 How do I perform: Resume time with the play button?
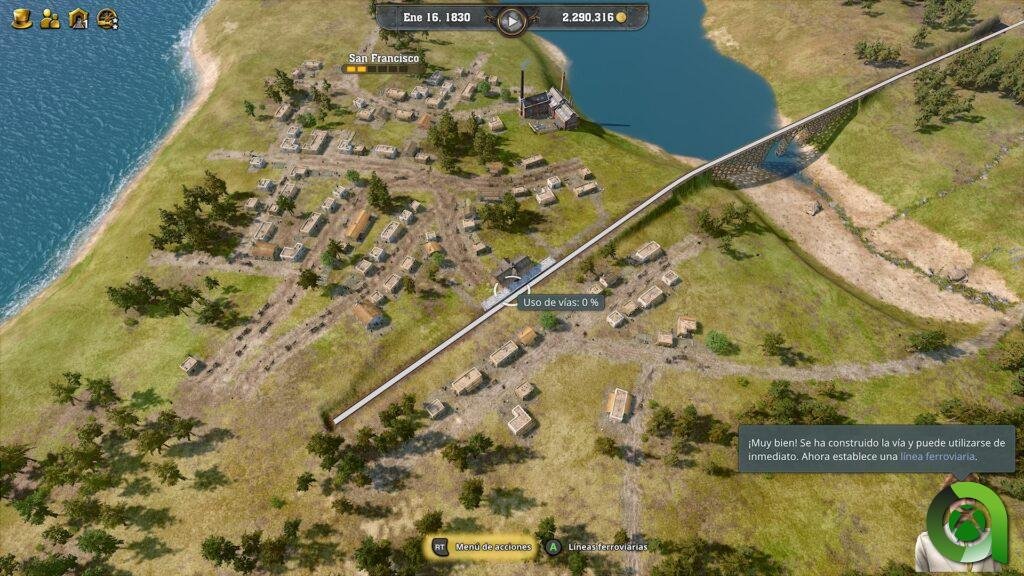(512, 19)
